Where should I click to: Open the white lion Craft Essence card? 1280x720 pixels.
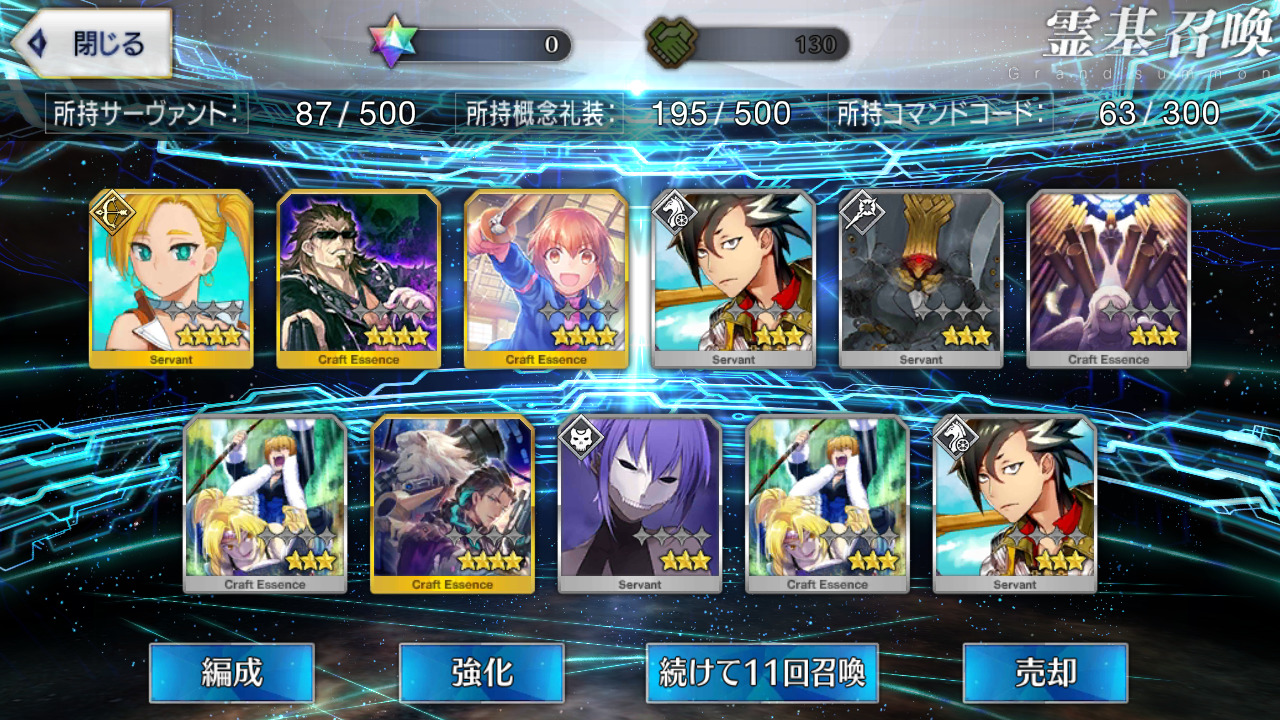click(452, 503)
